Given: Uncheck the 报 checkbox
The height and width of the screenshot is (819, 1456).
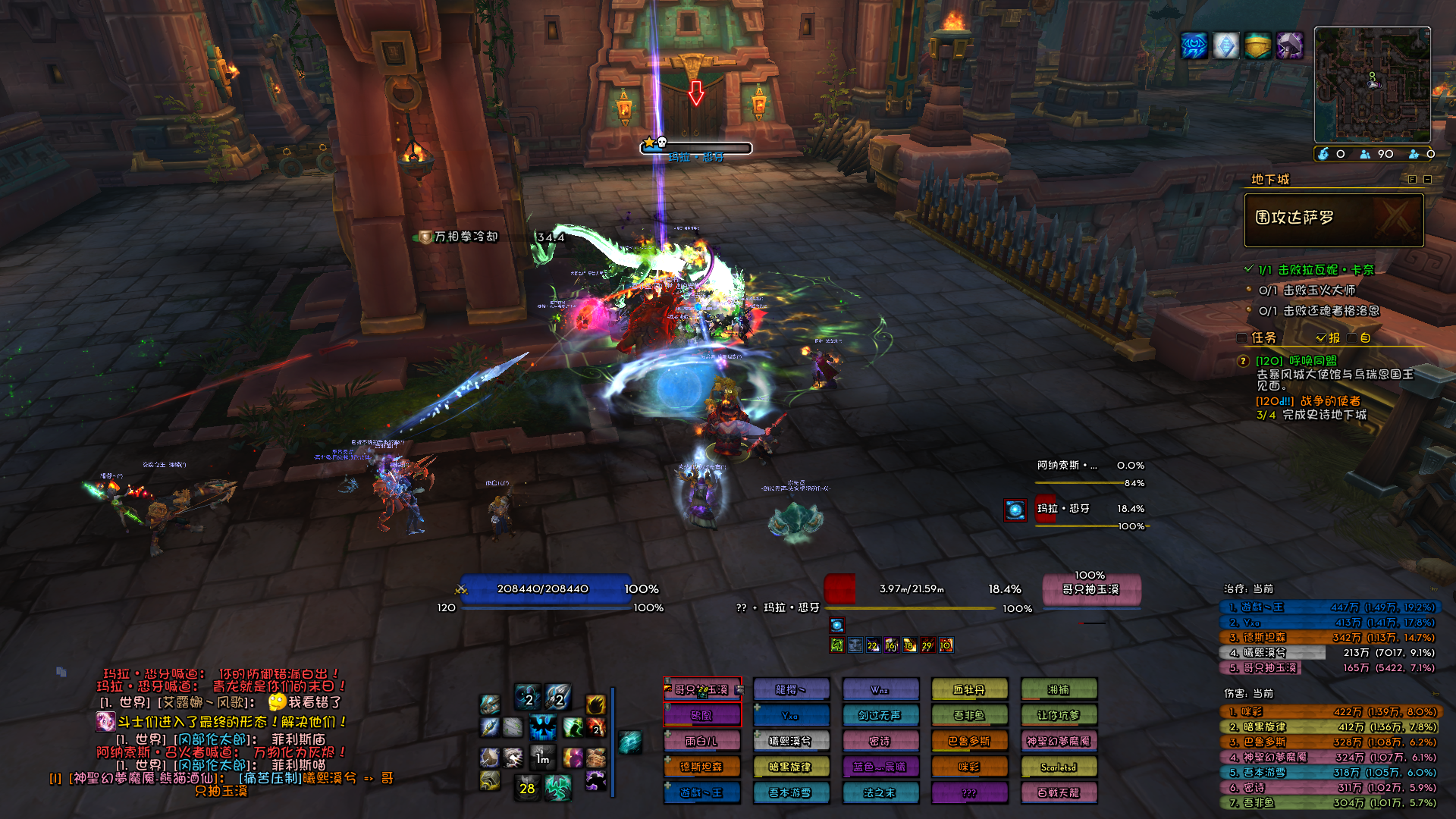Looking at the screenshot, I should click(1321, 338).
